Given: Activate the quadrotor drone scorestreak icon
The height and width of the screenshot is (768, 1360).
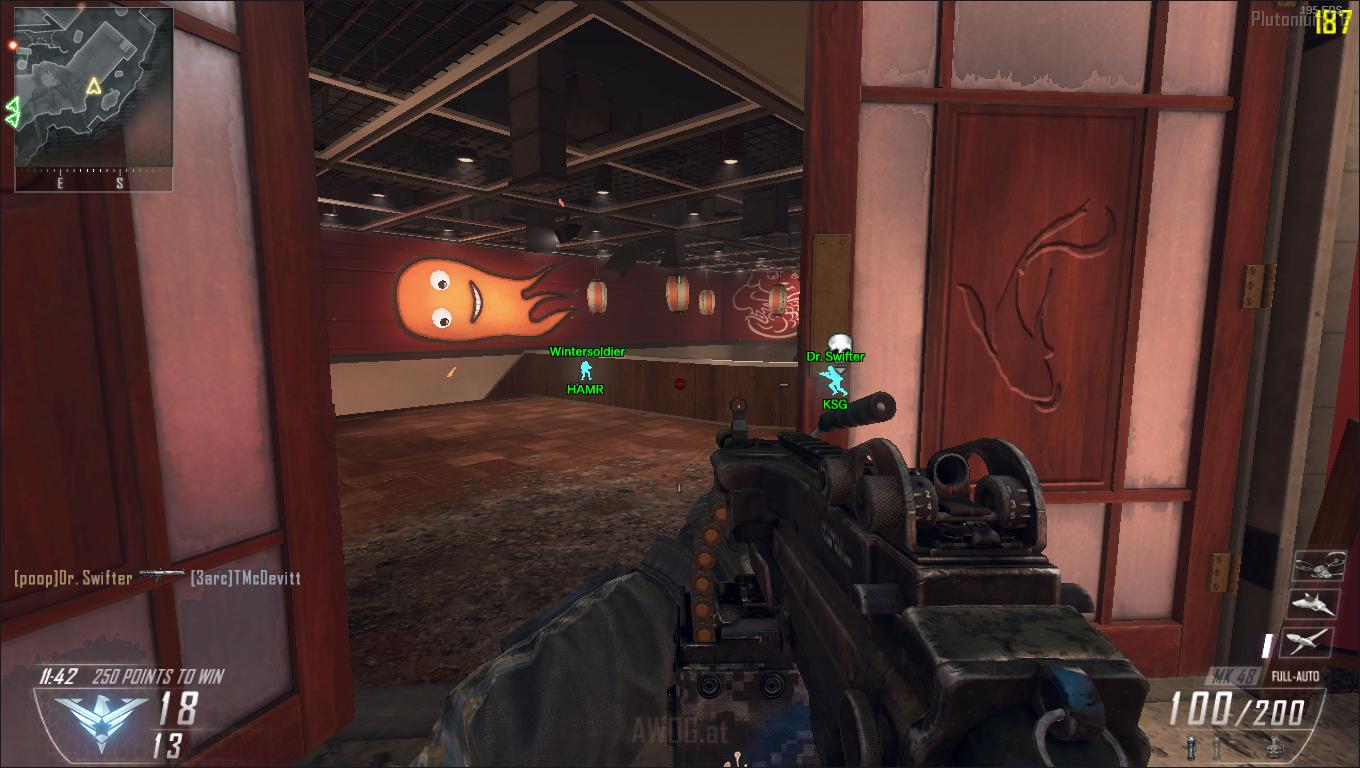Looking at the screenshot, I should pyautogui.click(x=1318, y=566).
